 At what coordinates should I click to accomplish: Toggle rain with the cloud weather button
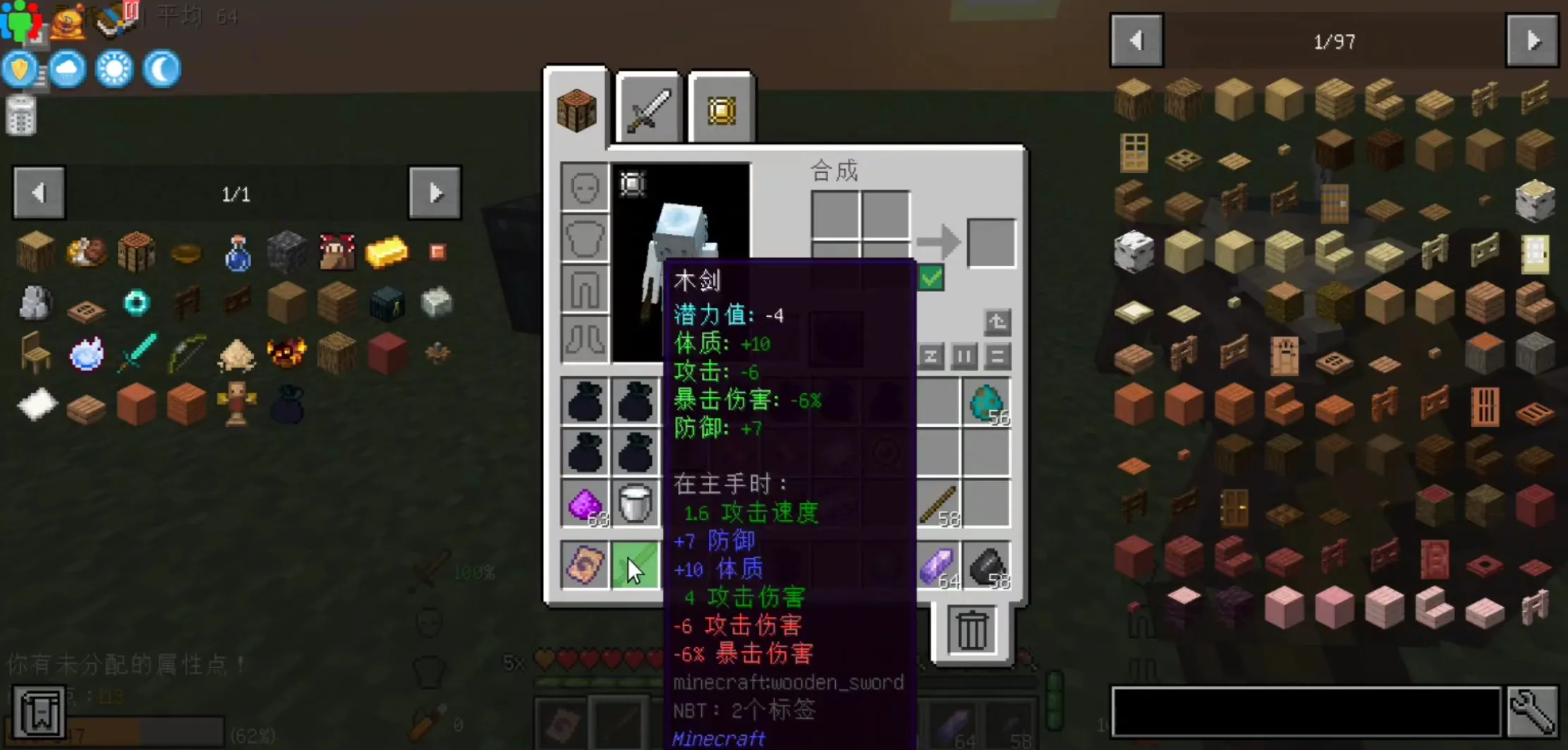[67, 68]
